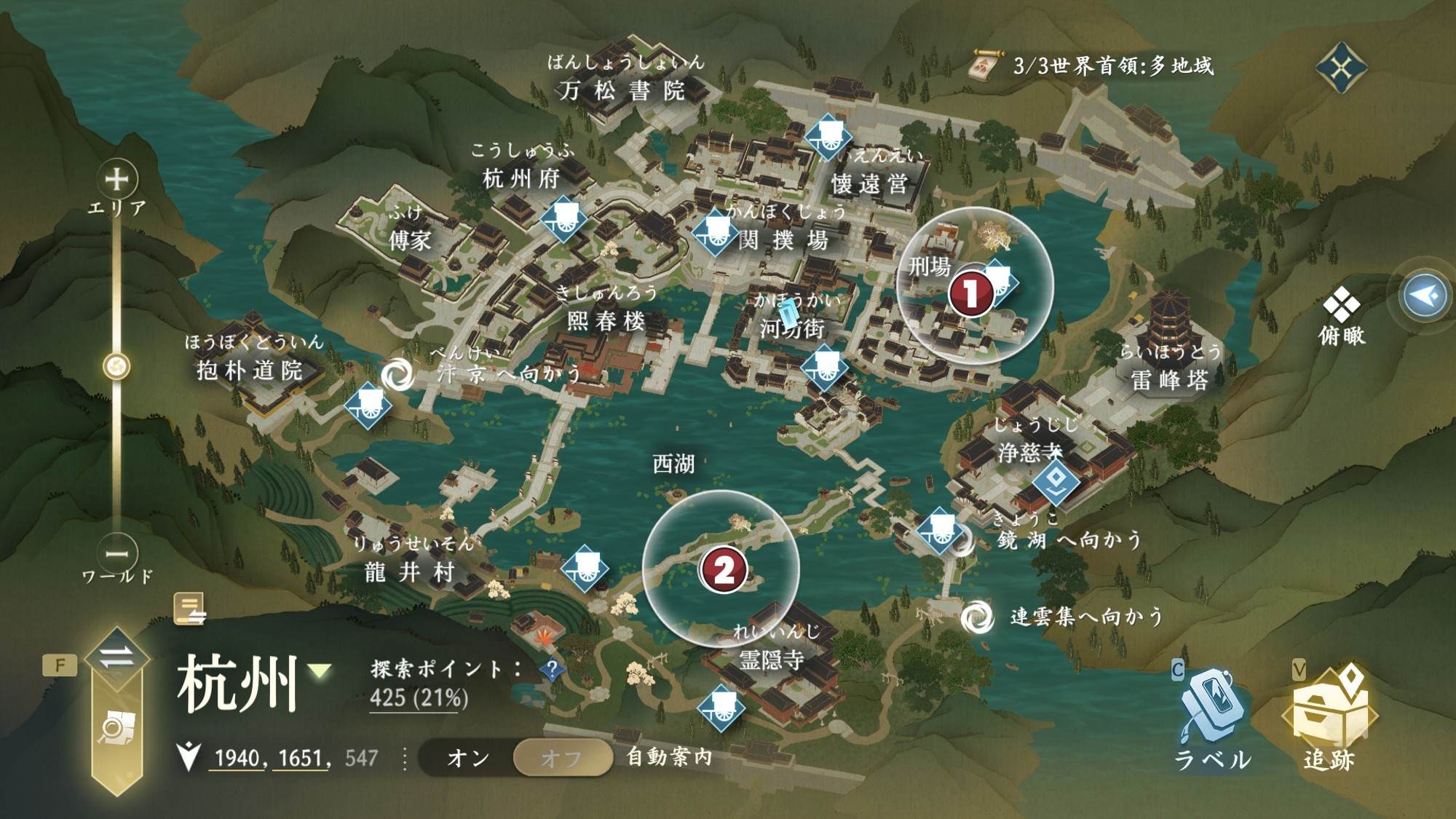Image resolution: width=1456 pixels, height=819 pixels.
Task: Select the carriage waypoint near 抱朴道院
Action: pyautogui.click(x=368, y=404)
